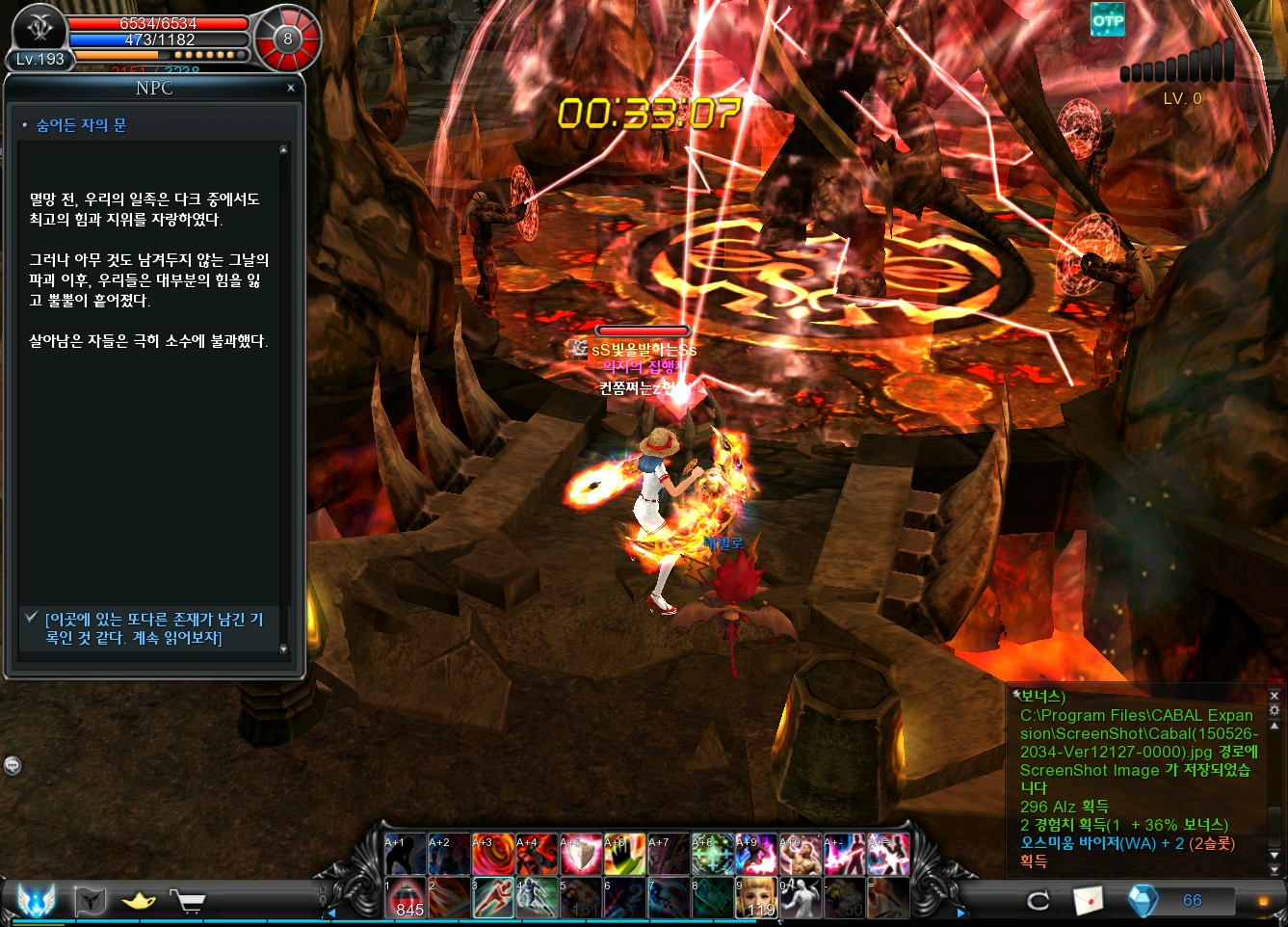
Task: Close the NPC dialogue window
Action: click(291, 88)
